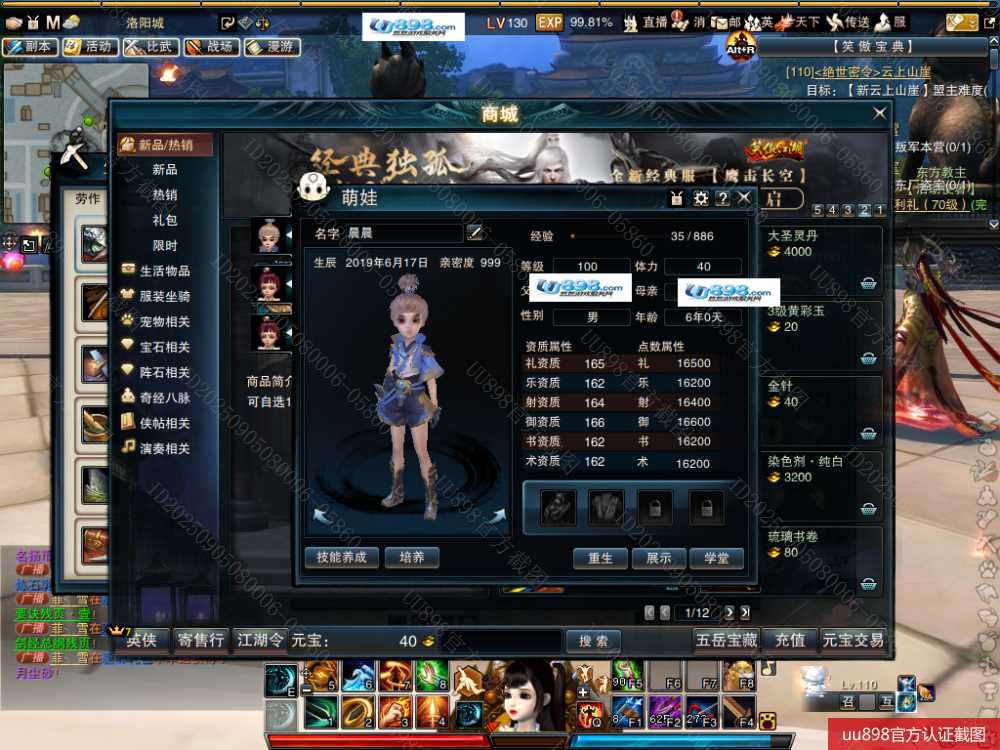The width and height of the screenshot is (1000, 750).
Task: Click the 展示 show button
Action: [x=658, y=558]
